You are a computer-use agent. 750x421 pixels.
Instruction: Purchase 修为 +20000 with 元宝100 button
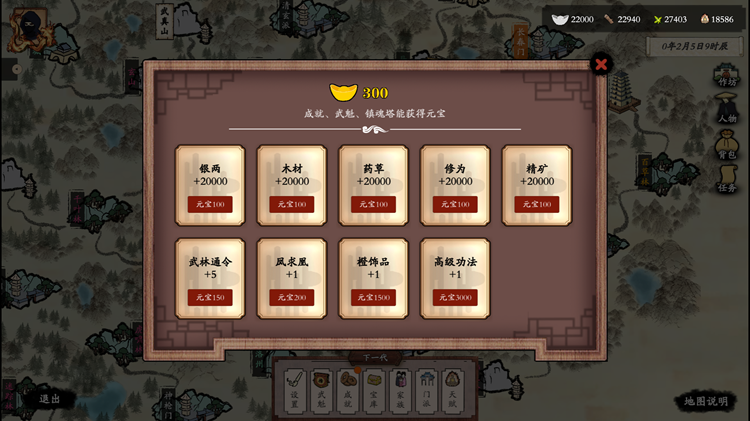(455, 204)
